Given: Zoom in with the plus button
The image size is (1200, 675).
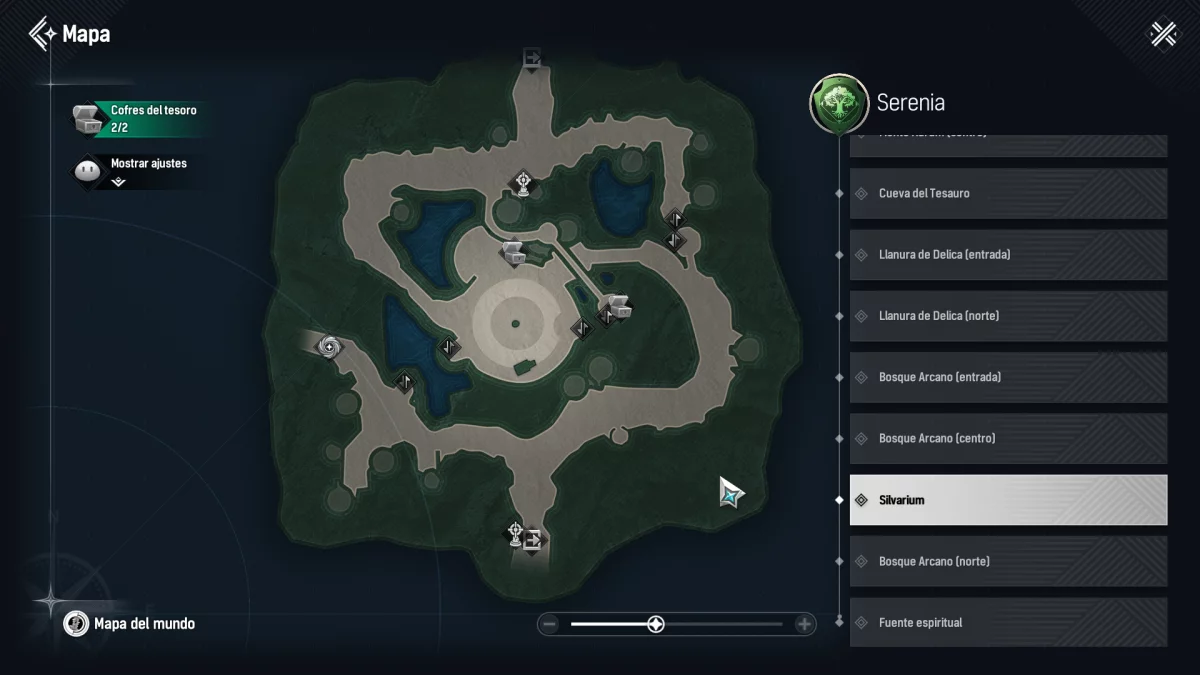Looking at the screenshot, I should tap(804, 625).
